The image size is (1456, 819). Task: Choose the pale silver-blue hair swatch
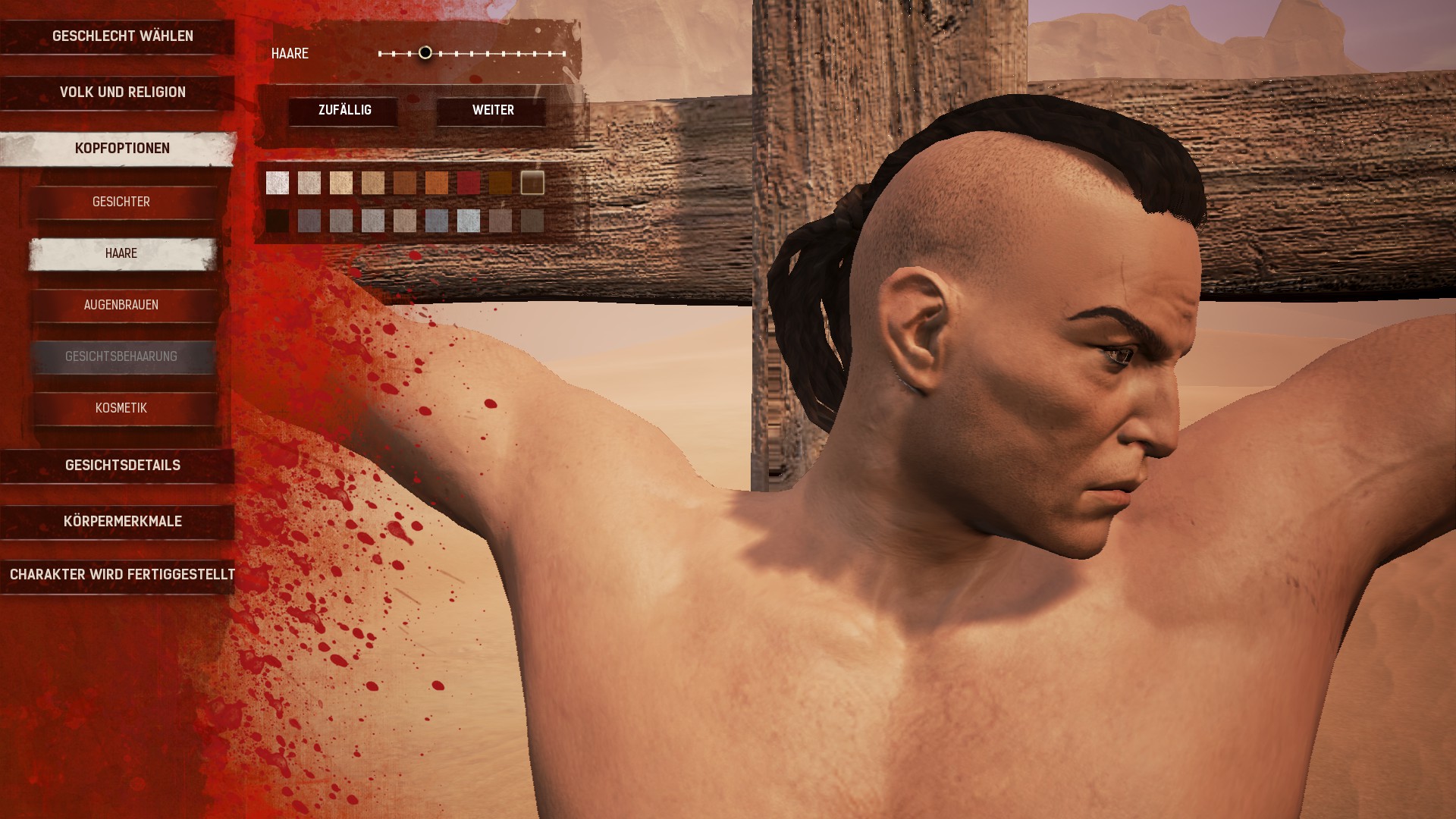[x=469, y=221]
